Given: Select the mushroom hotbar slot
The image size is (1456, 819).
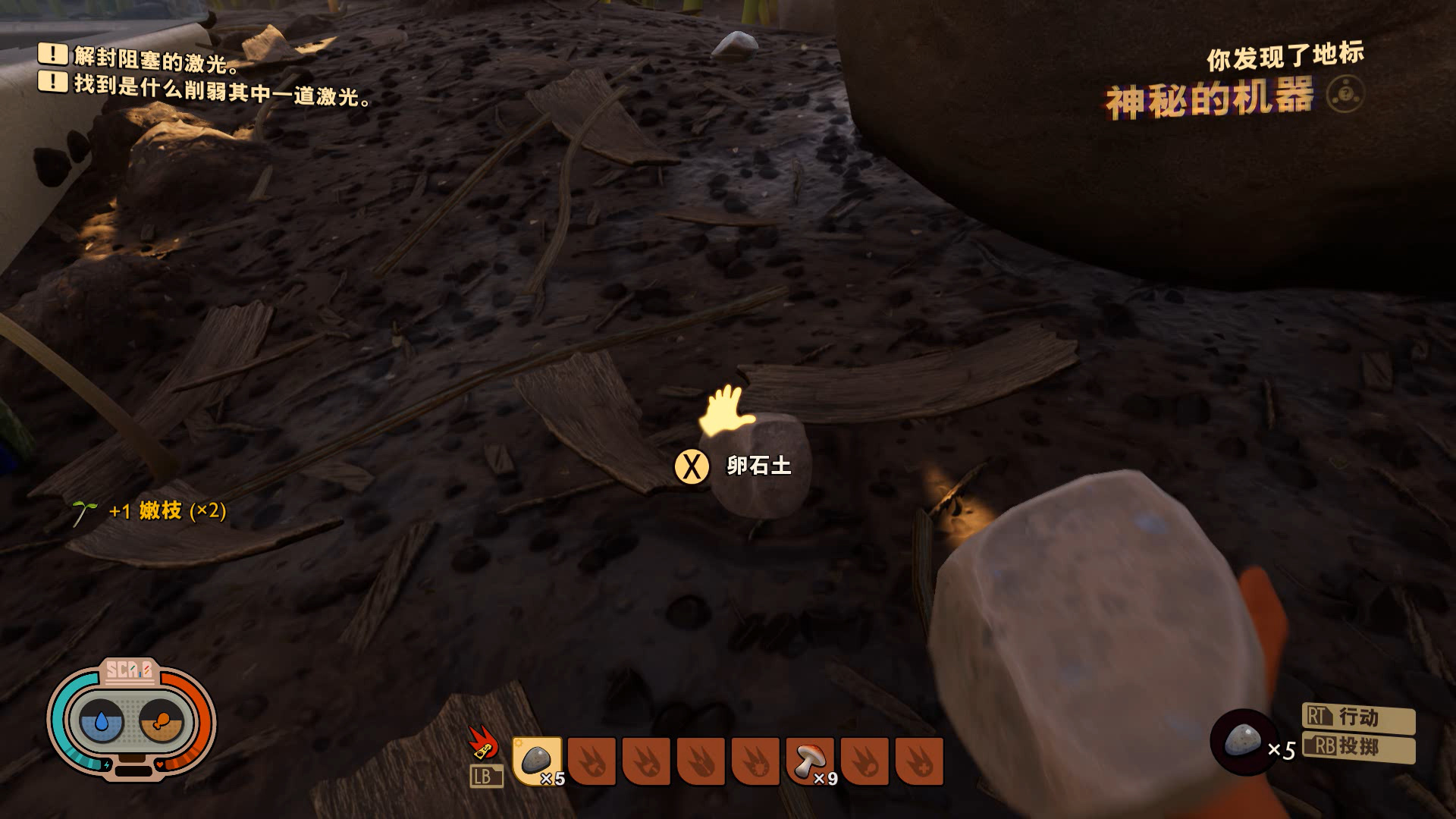Looking at the screenshot, I should tap(810, 761).
